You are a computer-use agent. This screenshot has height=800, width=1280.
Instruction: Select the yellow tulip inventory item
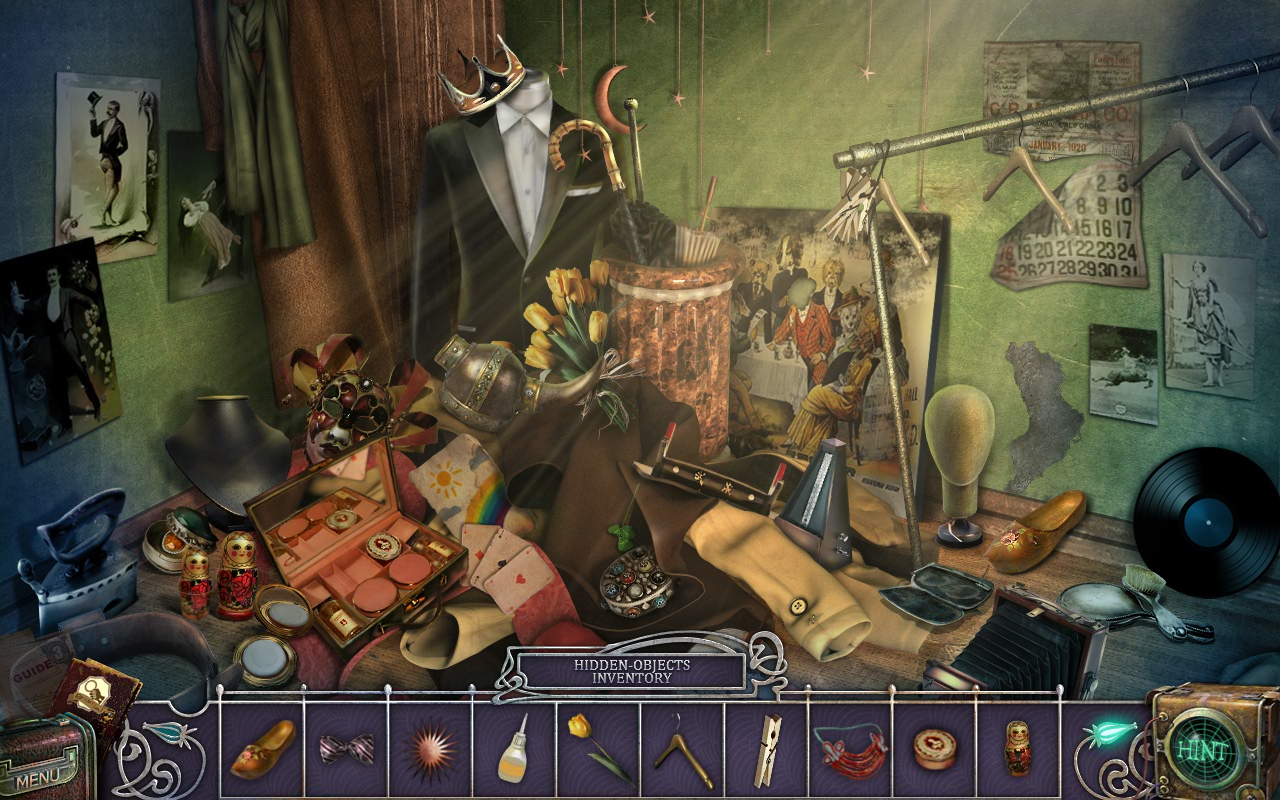tap(596, 749)
